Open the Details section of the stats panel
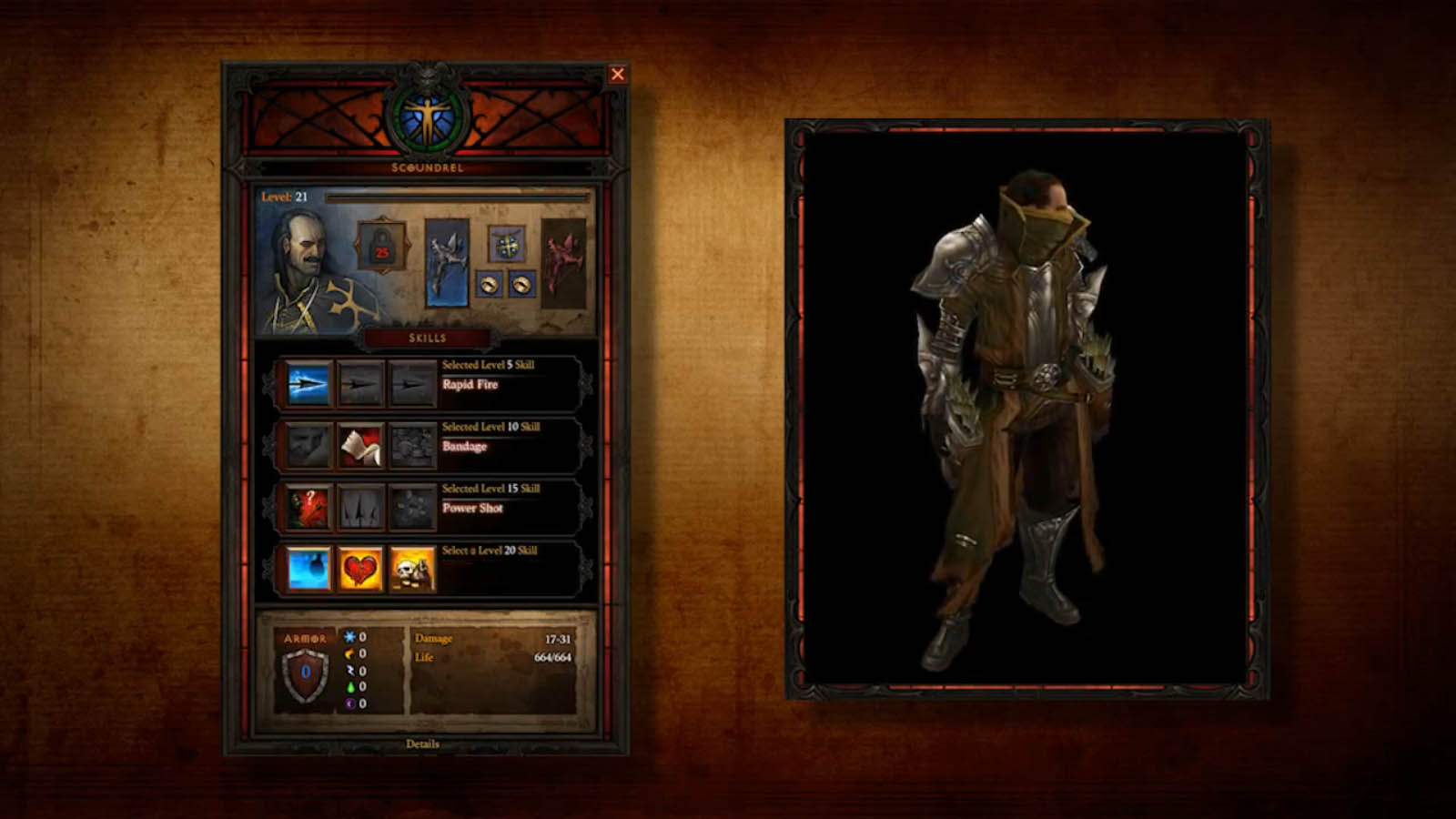 pyautogui.click(x=422, y=743)
